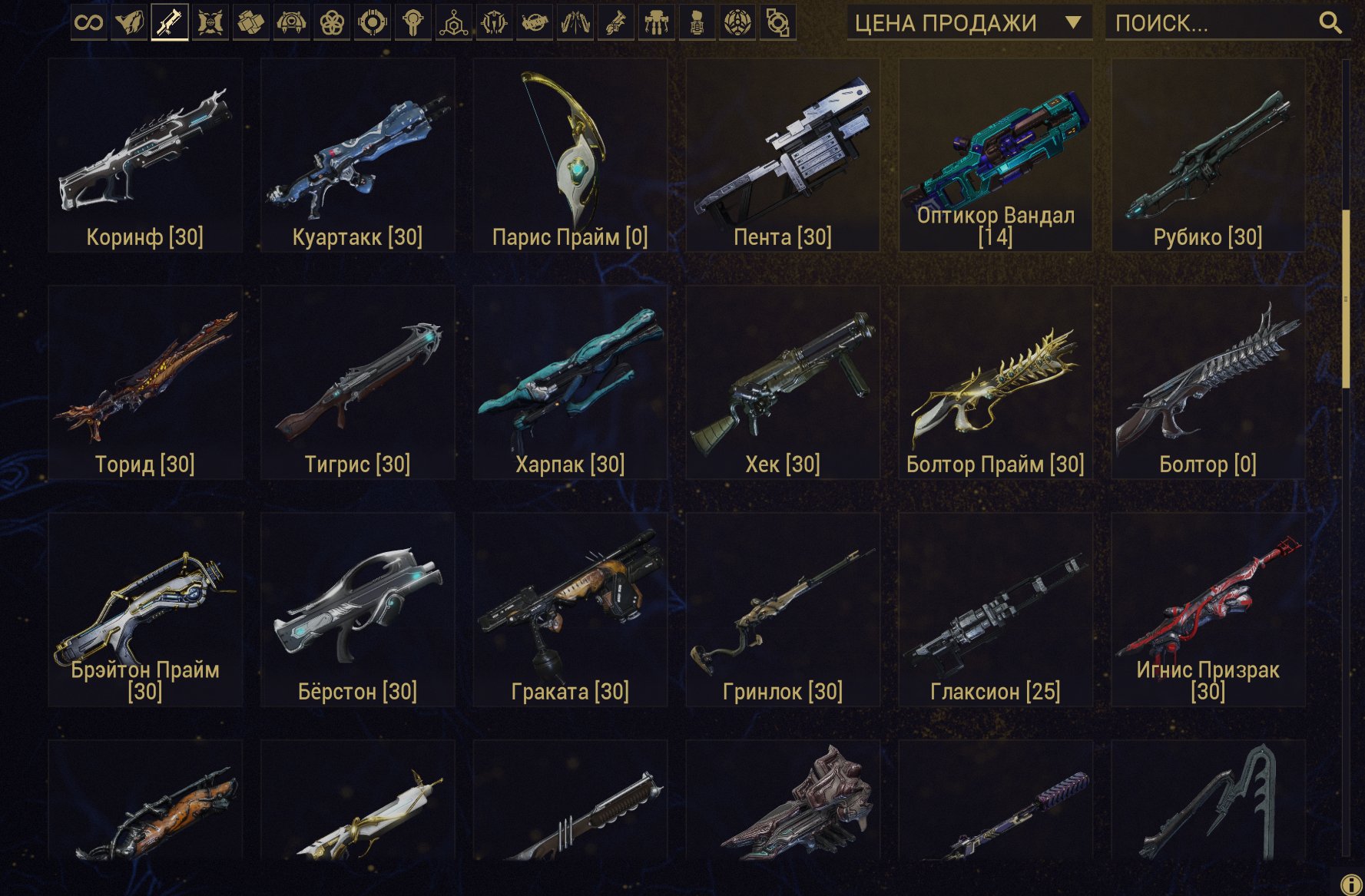Show all items with the infinity tab
The width and height of the screenshot is (1365, 896).
click(89, 22)
